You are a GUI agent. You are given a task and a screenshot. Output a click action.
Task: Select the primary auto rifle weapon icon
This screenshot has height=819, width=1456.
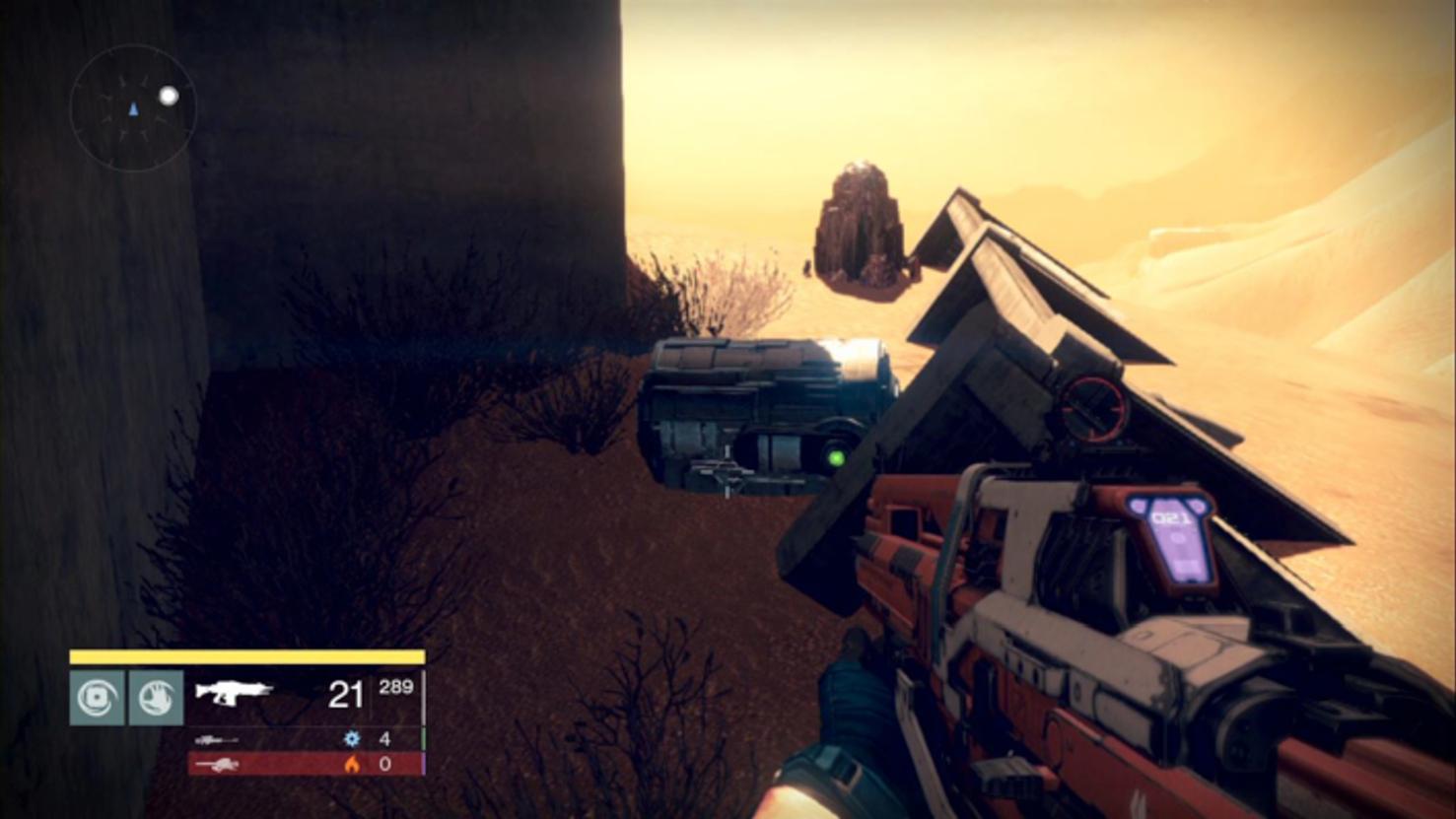click(x=234, y=692)
